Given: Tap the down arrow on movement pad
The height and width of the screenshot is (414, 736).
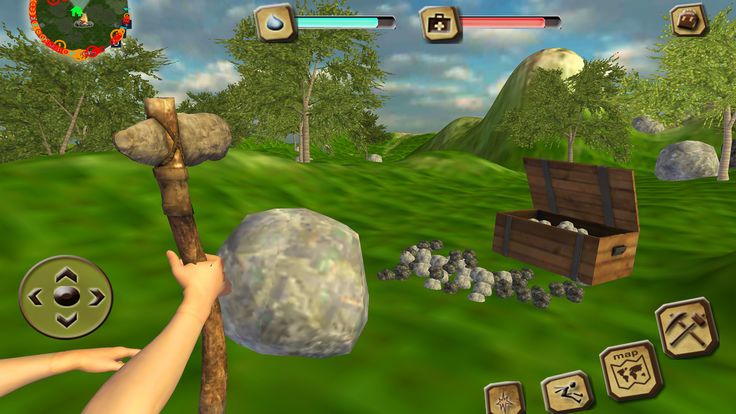Looking at the screenshot, I should 66,321.
